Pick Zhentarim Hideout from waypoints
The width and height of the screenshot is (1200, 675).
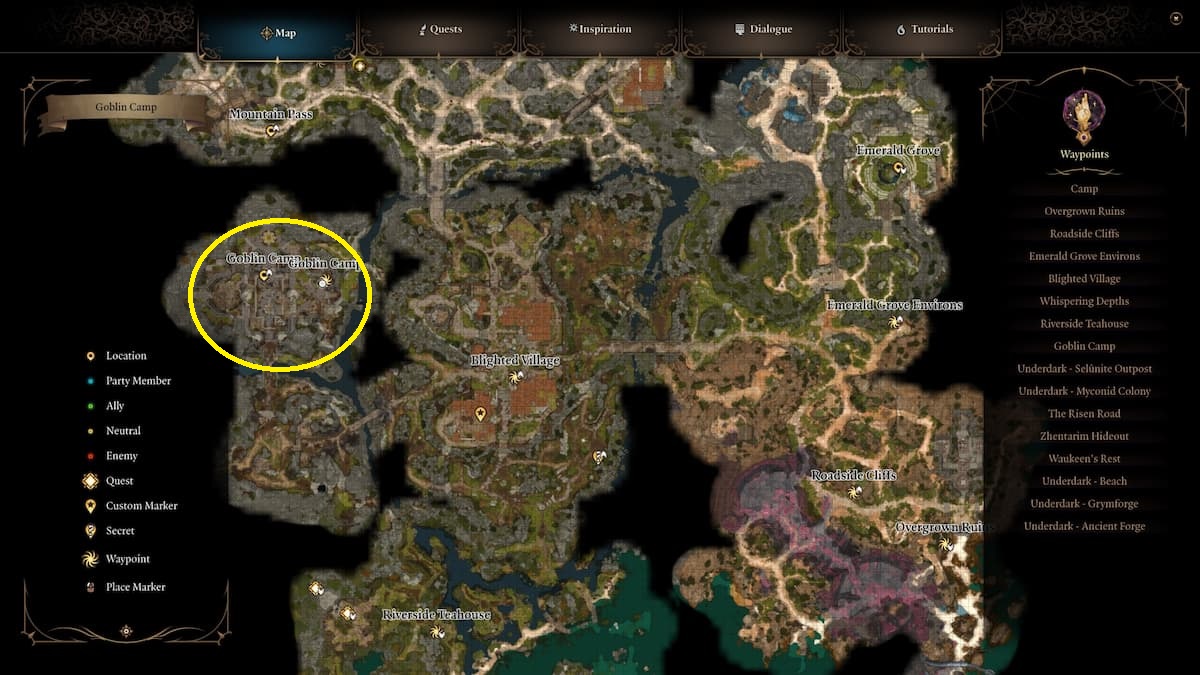pos(1084,436)
